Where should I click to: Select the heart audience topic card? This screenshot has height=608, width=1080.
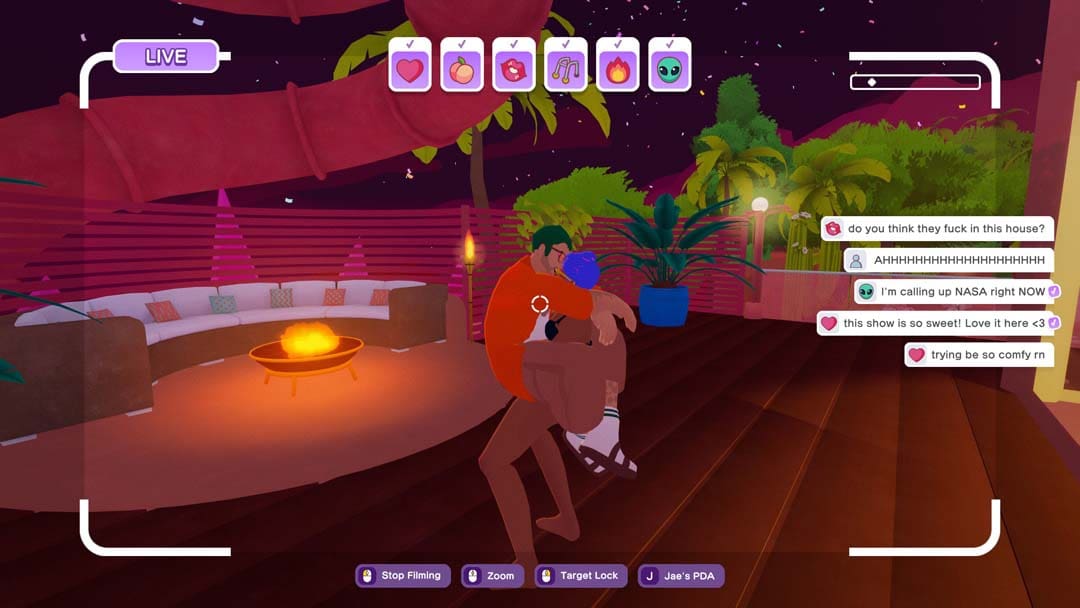click(x=410, y=68)
